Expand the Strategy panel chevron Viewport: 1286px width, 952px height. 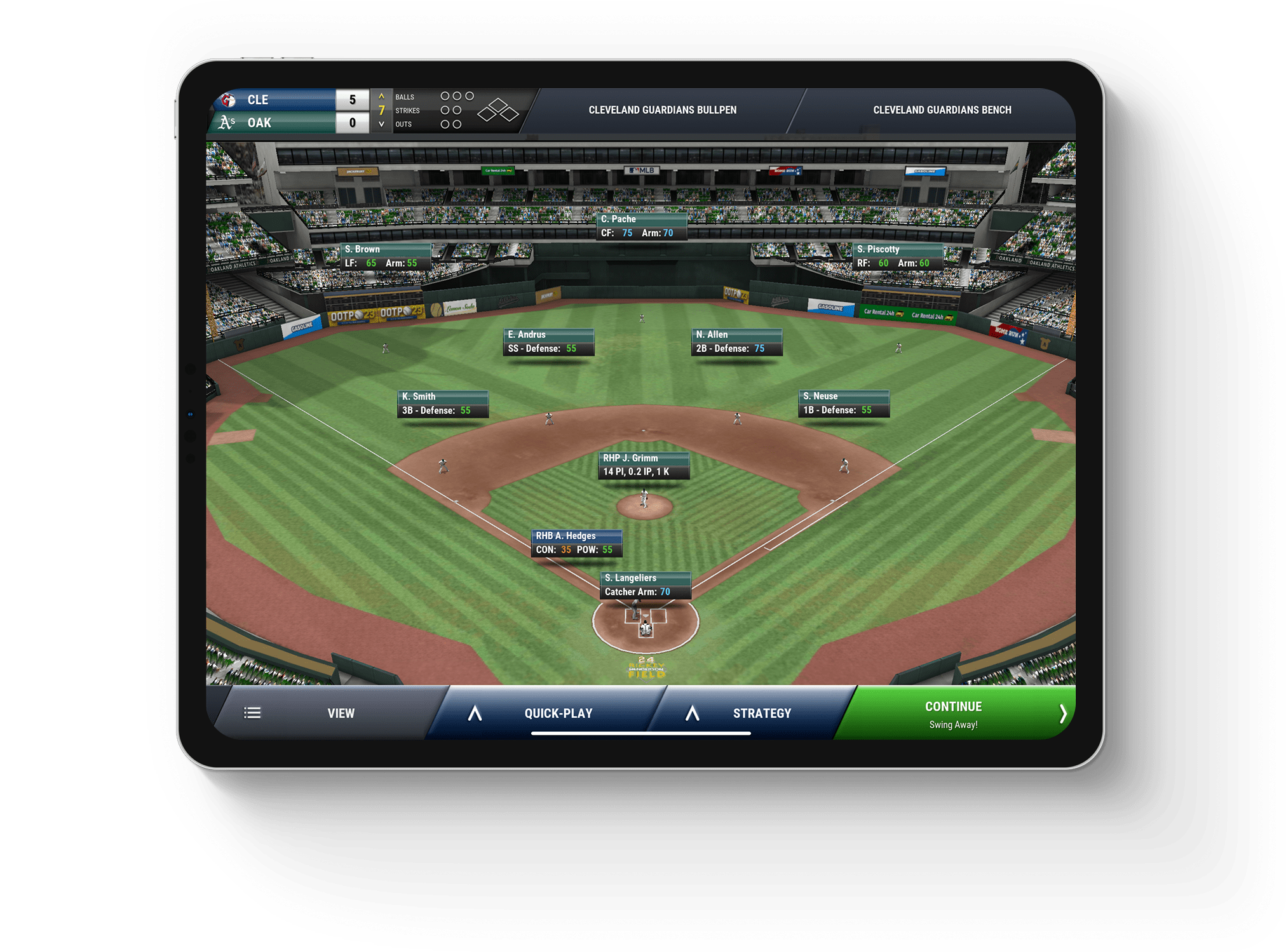[692, 713]
